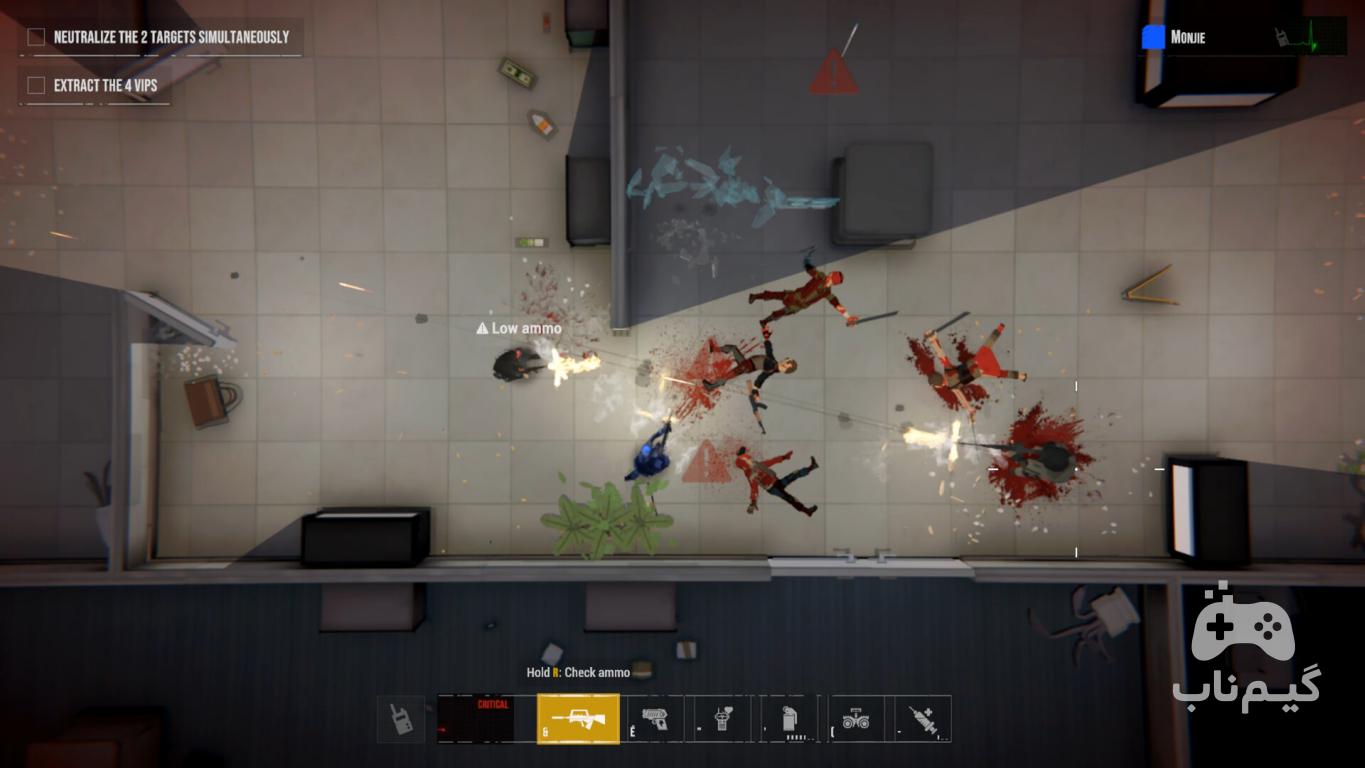Select the assault rifle weapon slot
The width and height of the screenshot is (1365, 768).
578,718
